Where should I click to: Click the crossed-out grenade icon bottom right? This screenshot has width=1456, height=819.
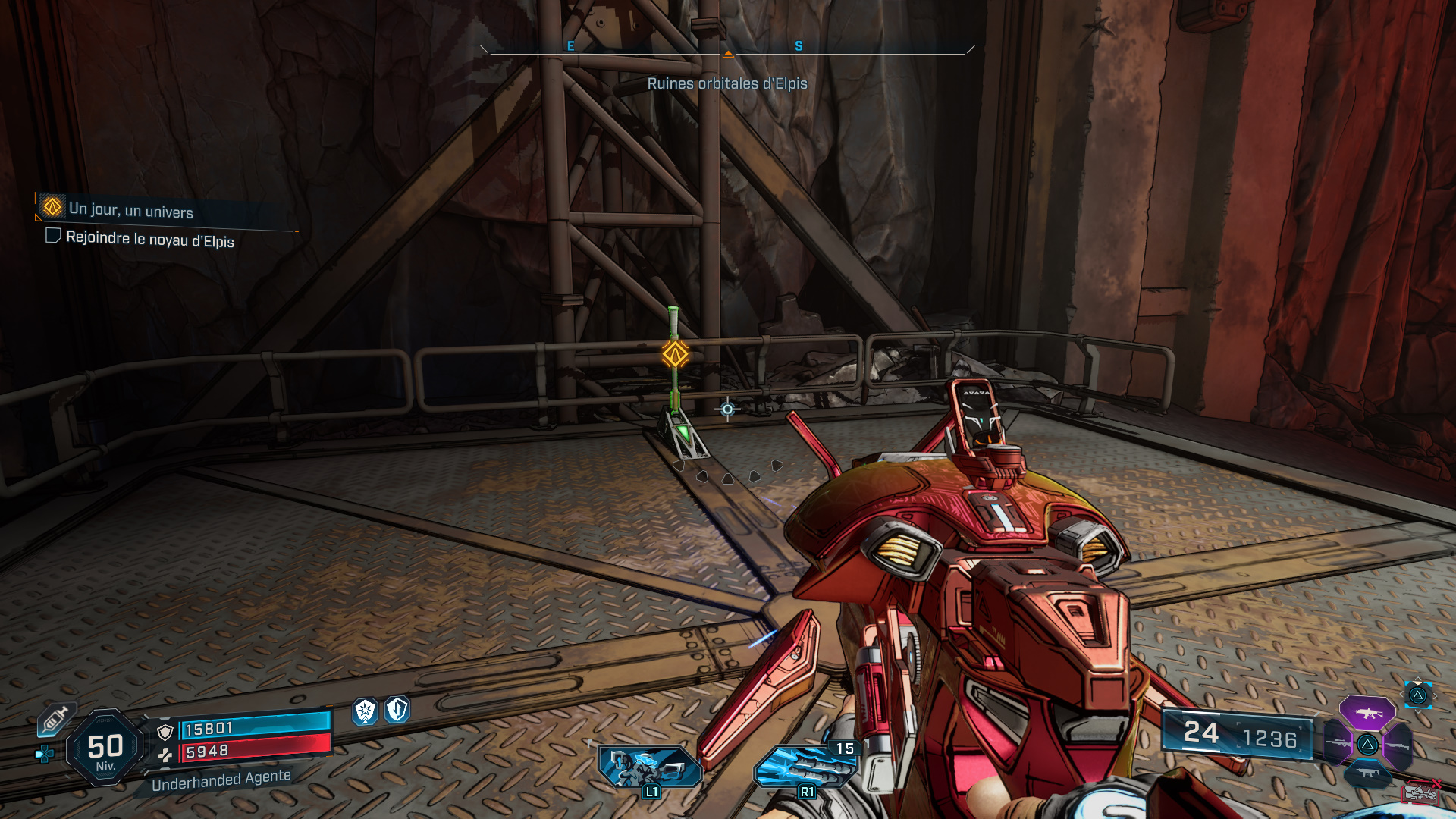tap(1420, 793)
